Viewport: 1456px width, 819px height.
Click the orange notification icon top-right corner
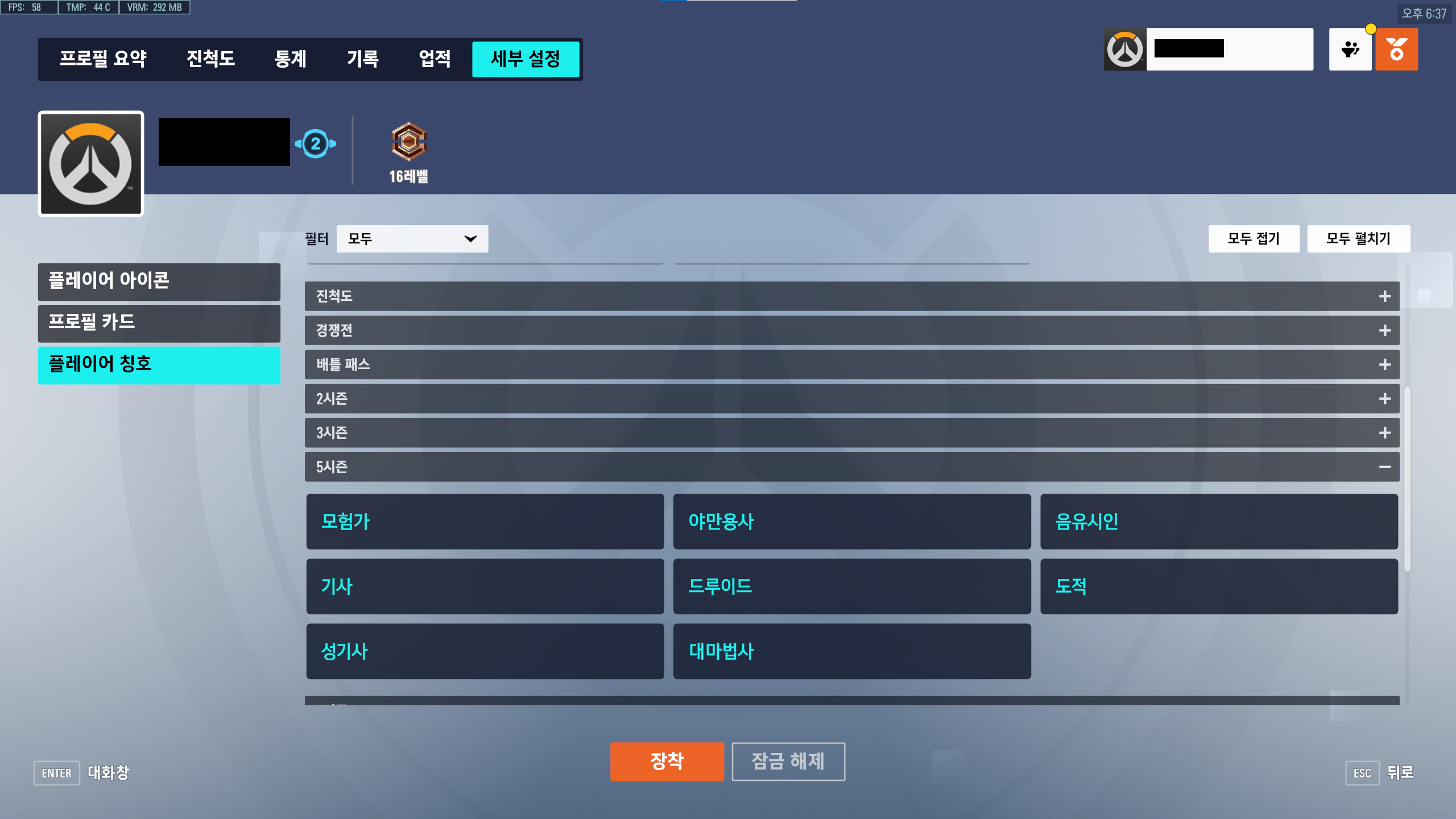(x=1397, y=49)
